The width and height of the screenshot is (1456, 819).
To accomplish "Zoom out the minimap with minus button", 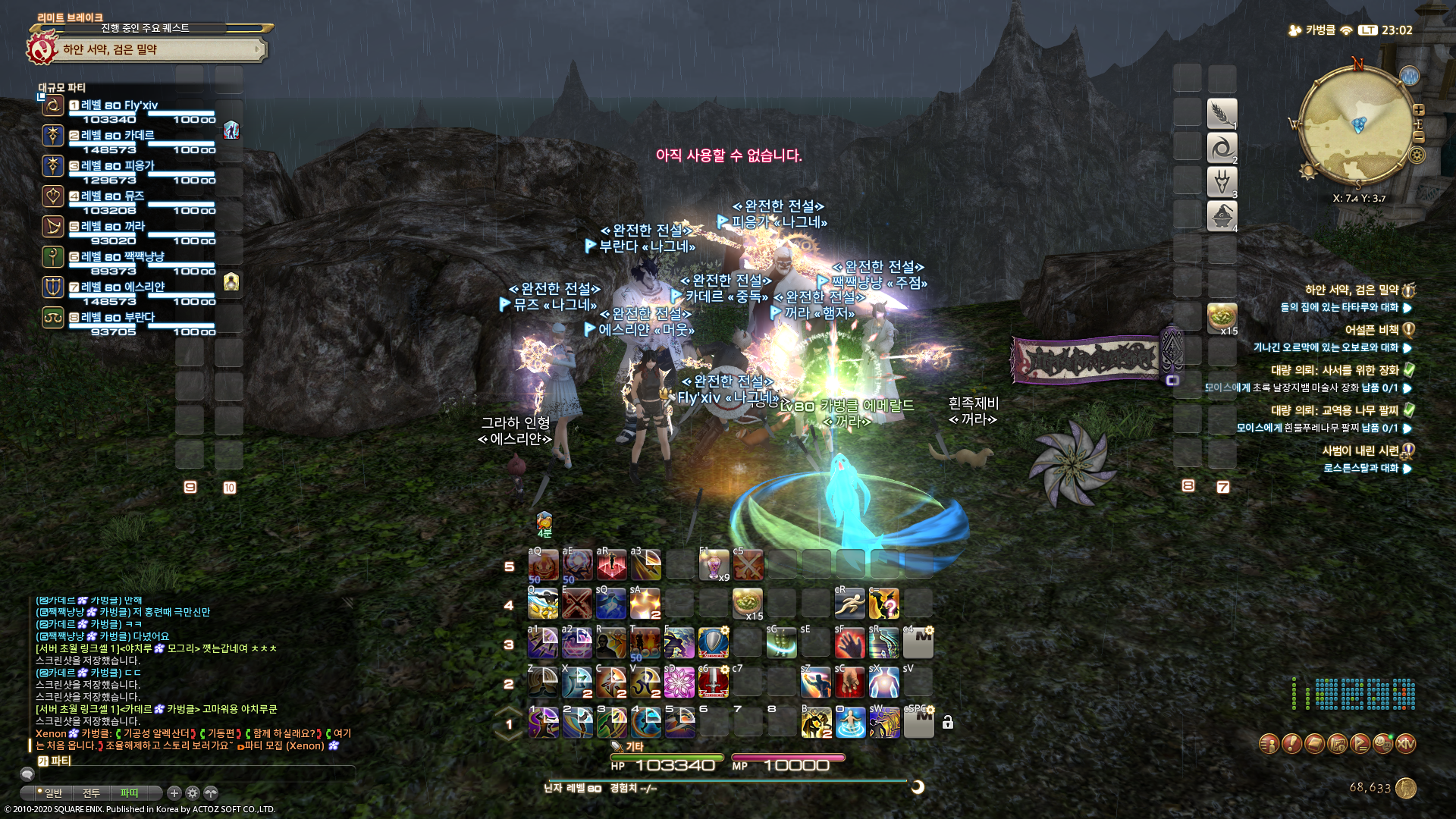I will click(1419, 137).
